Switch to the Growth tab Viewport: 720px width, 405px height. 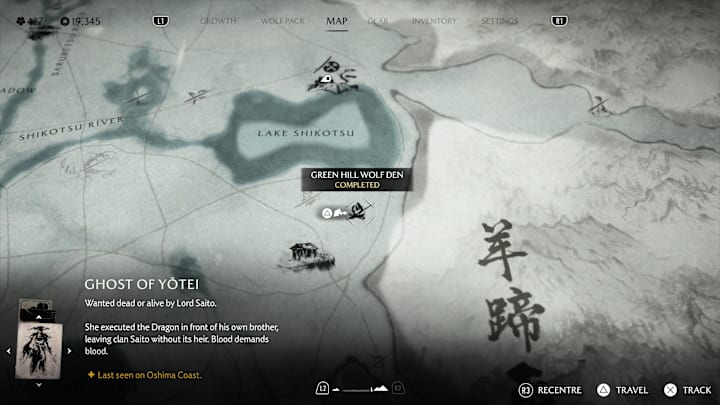(218, 21)
